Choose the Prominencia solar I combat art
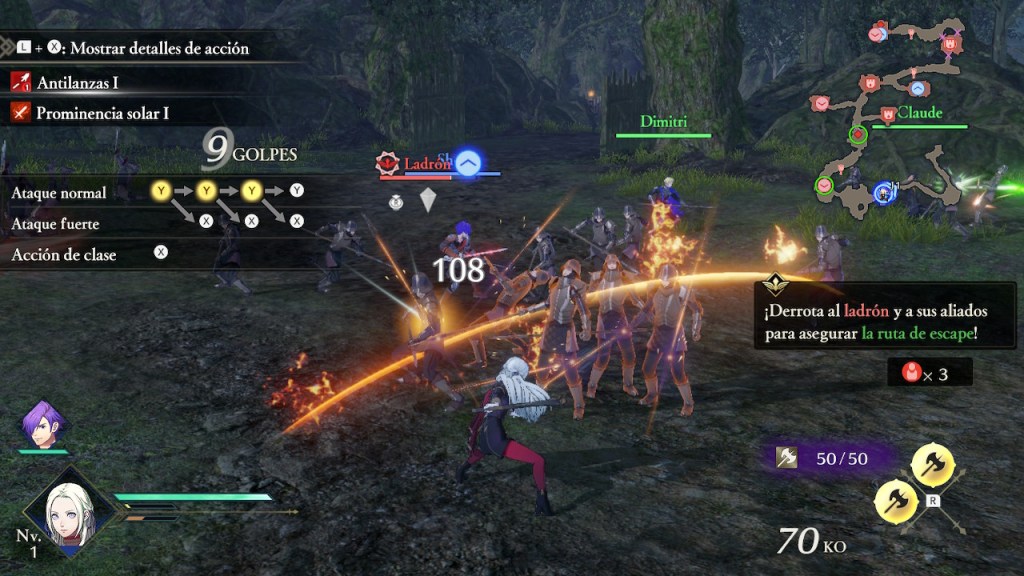Screen dimensions: 1024x576 102,113
